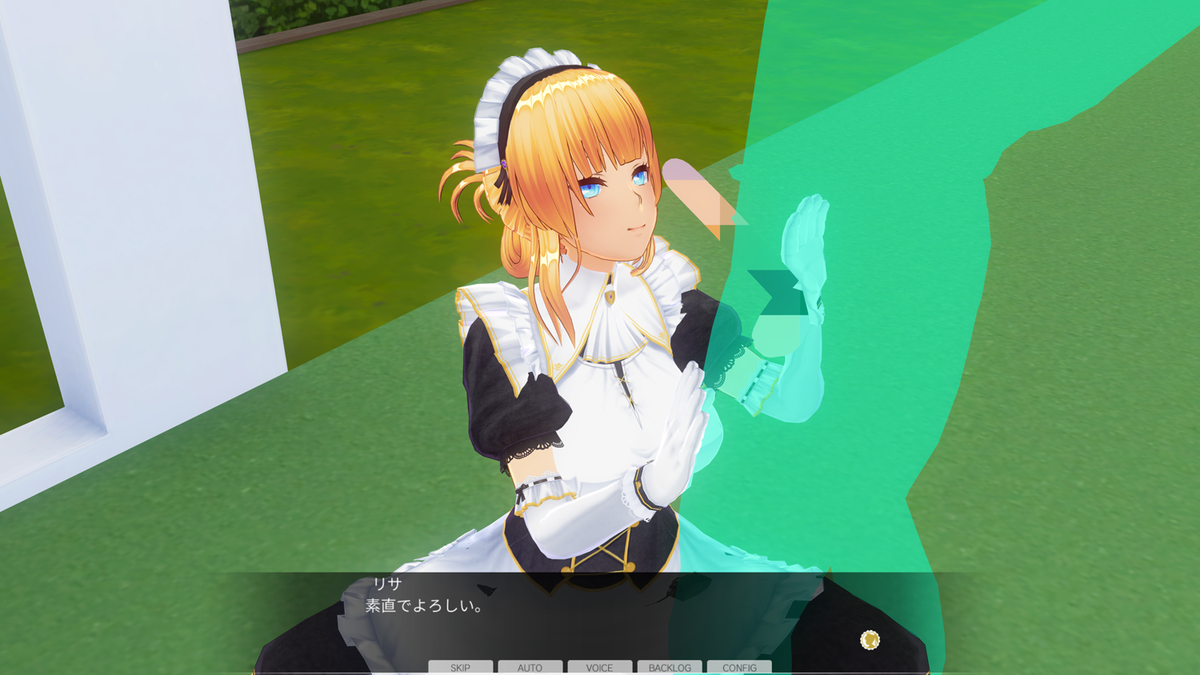1200x675 pixels.
Task: Activate the SKIP button
Action: 460,667
